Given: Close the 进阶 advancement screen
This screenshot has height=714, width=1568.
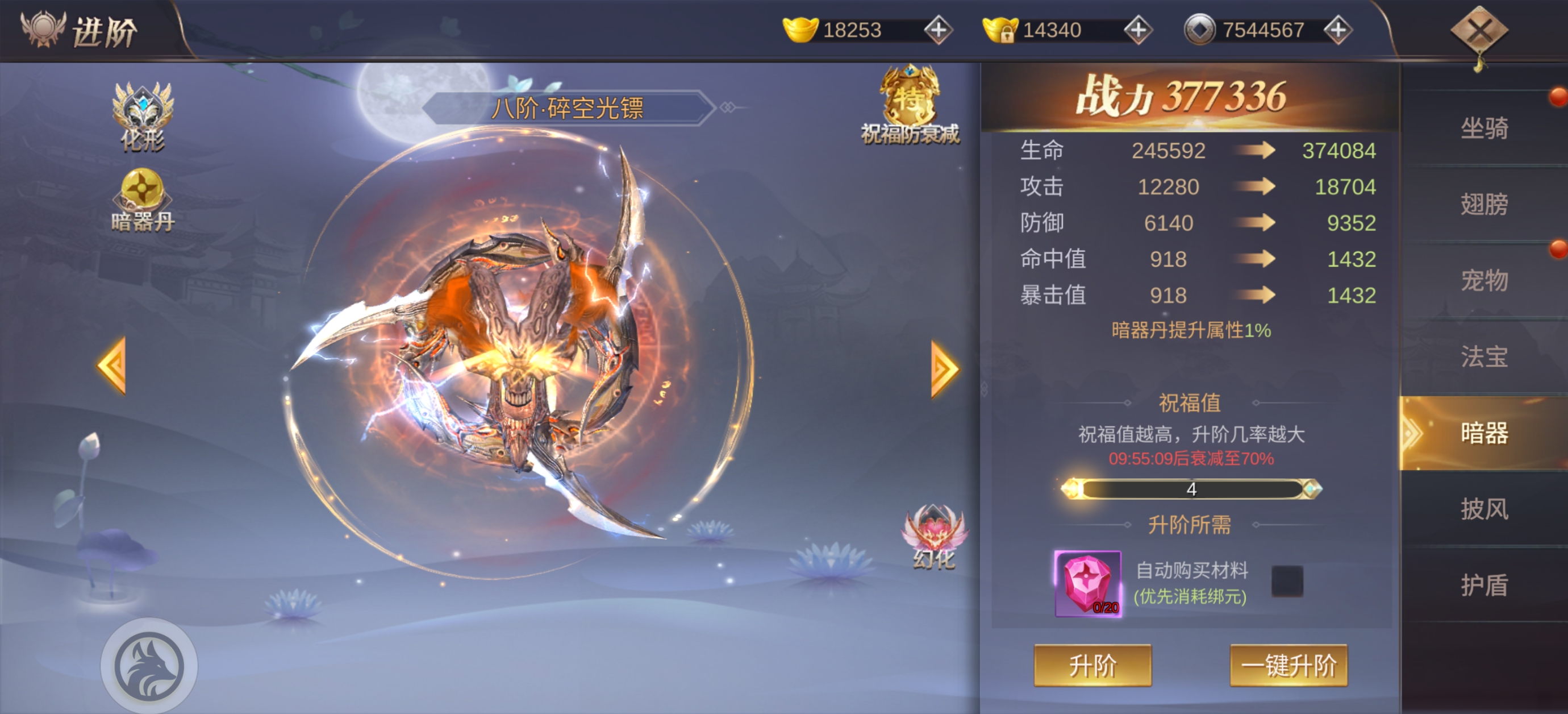Looking at the screenshot, I should (1479, 31).
